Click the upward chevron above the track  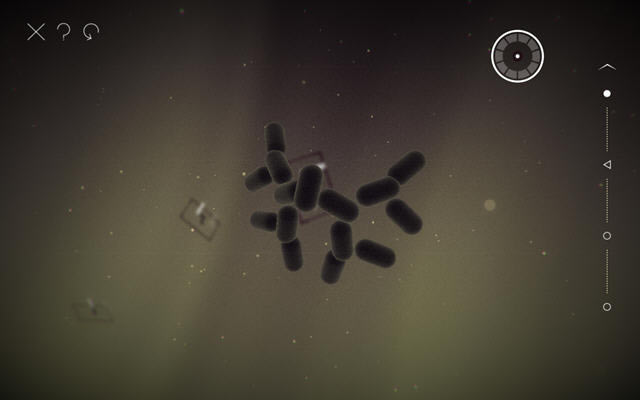click(x=607, y=67)
